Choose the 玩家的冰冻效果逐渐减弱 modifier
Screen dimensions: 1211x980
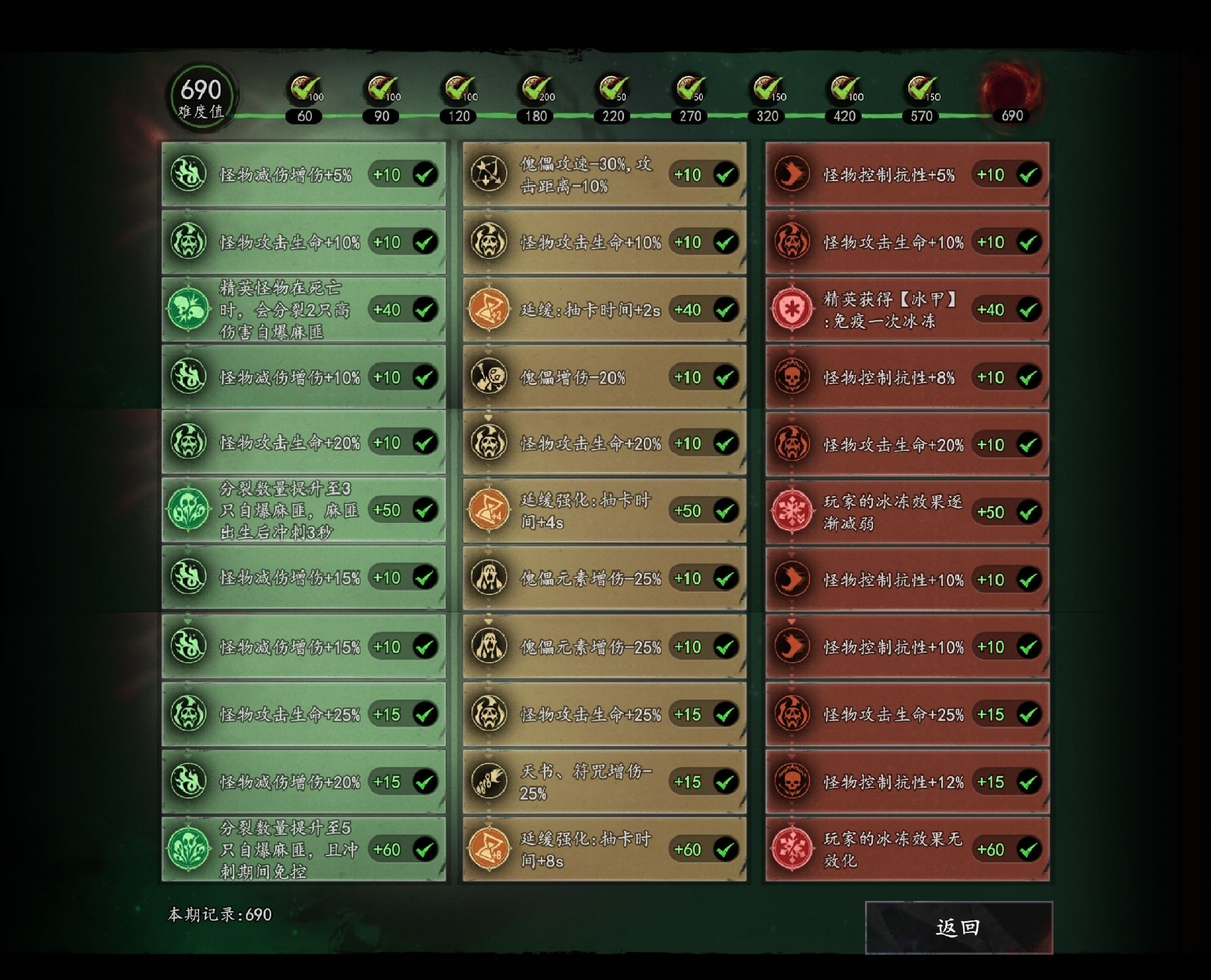click(907, 512)
